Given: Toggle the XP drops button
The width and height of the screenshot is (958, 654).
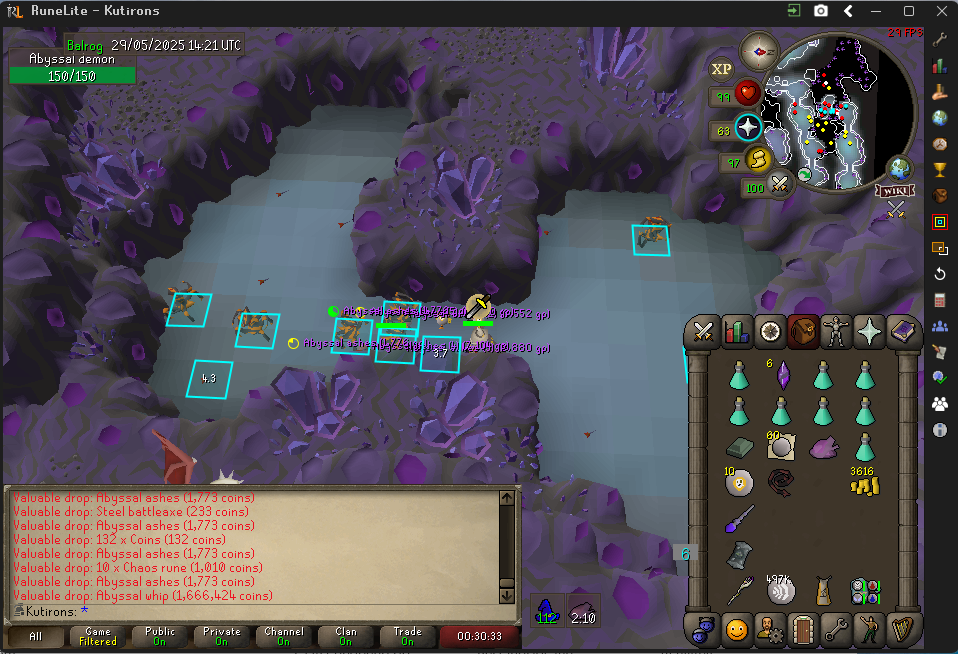Looking at the screenshot, I should pyautogui.click(x=721, y=69).
